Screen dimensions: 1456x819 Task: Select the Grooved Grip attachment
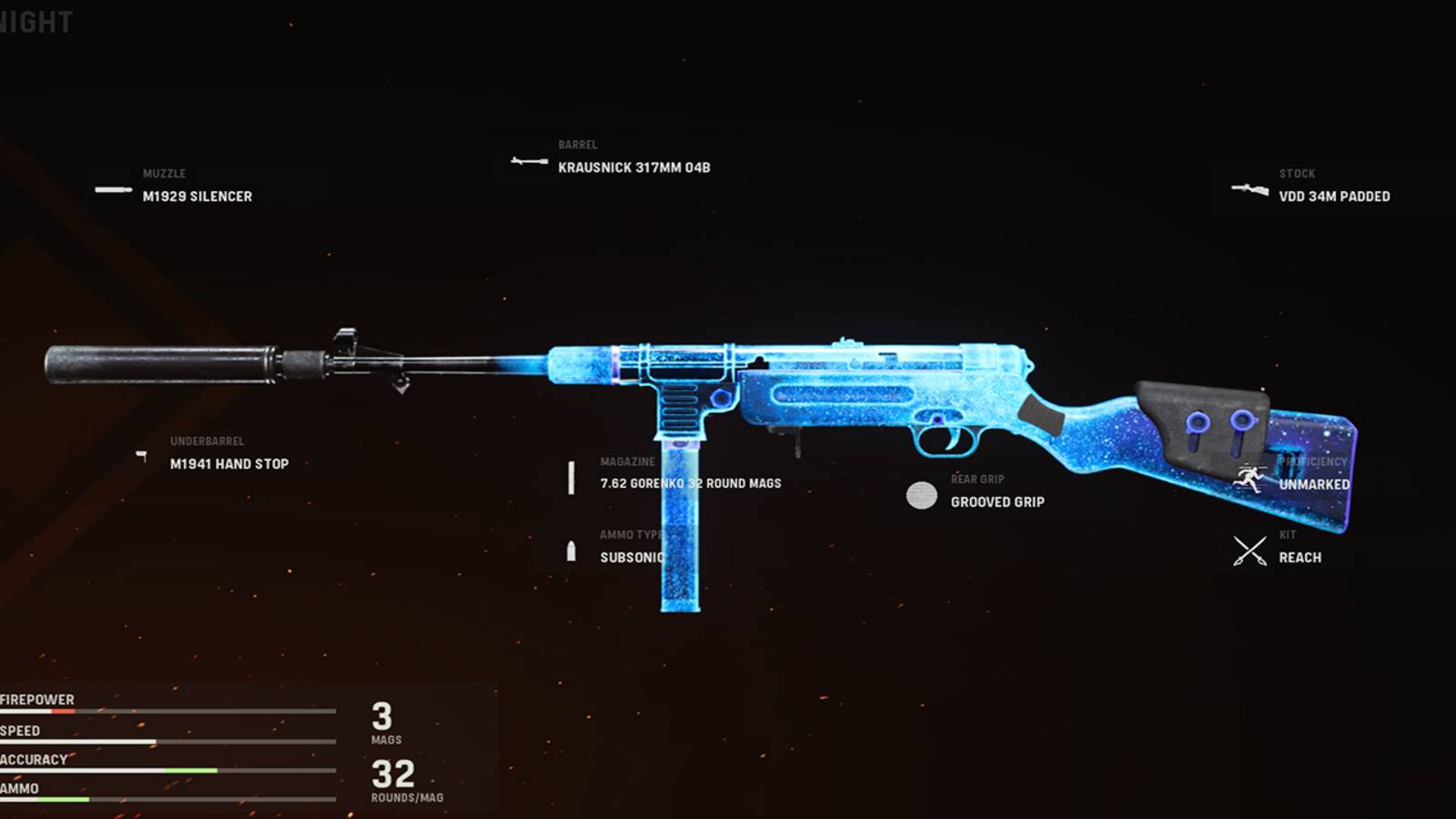997,501
